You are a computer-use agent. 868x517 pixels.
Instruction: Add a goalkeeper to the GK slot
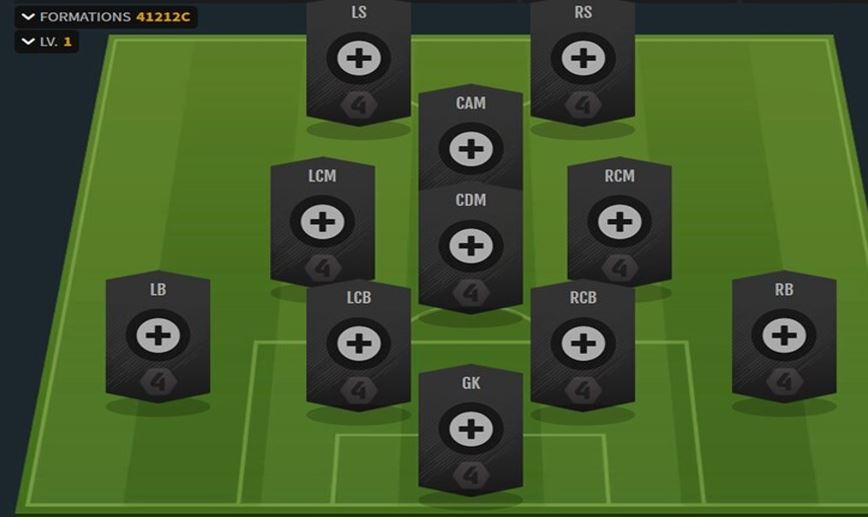tap(470, 429)
